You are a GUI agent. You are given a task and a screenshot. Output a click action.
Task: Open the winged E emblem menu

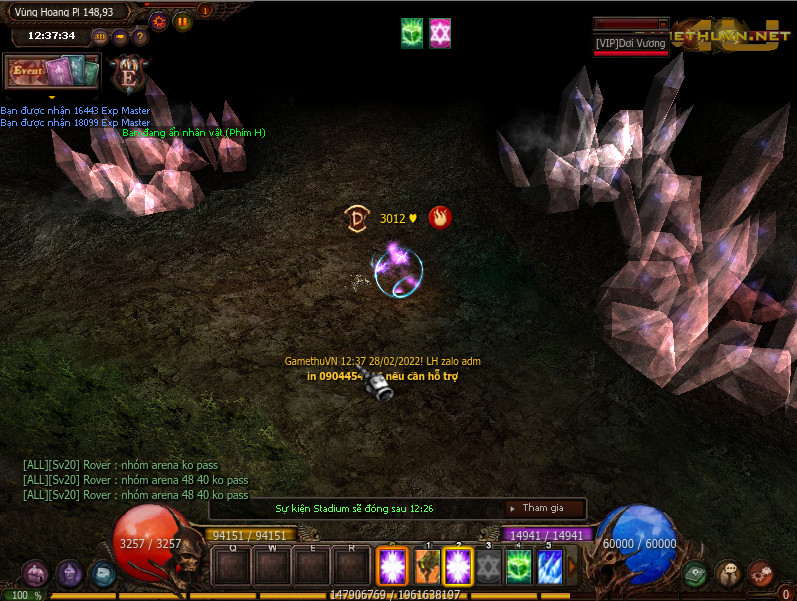(129, 73)
